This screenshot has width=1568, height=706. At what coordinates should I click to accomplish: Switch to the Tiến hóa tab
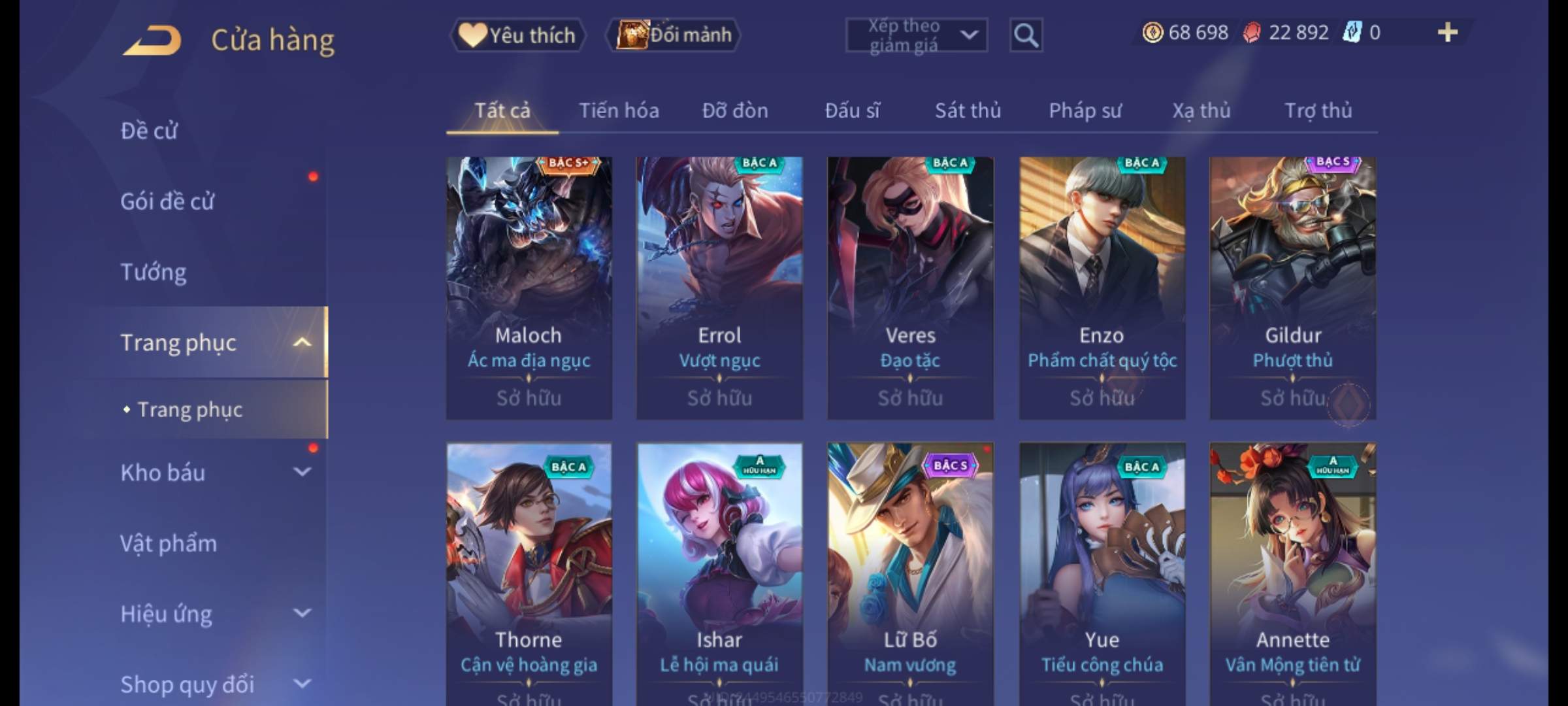coord(619,110)
